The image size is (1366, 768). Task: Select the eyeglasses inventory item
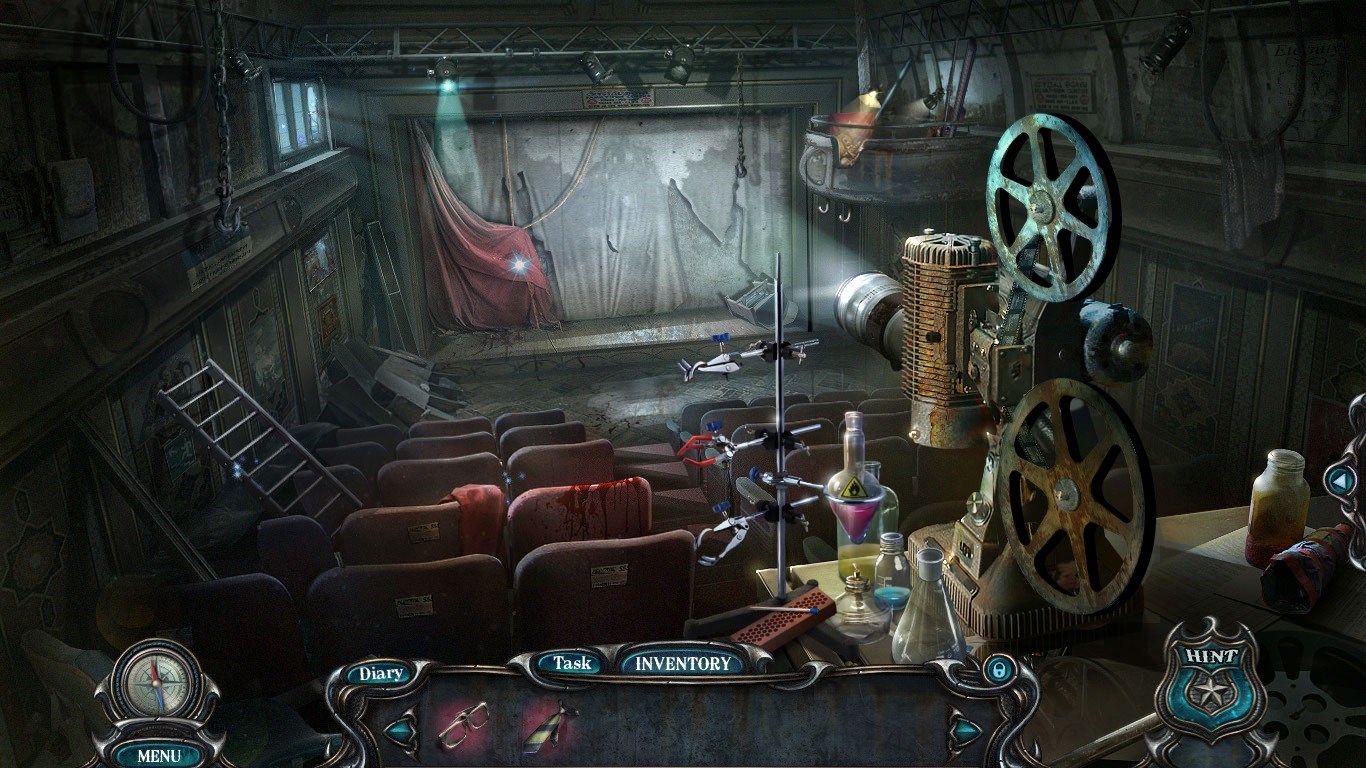463,727
